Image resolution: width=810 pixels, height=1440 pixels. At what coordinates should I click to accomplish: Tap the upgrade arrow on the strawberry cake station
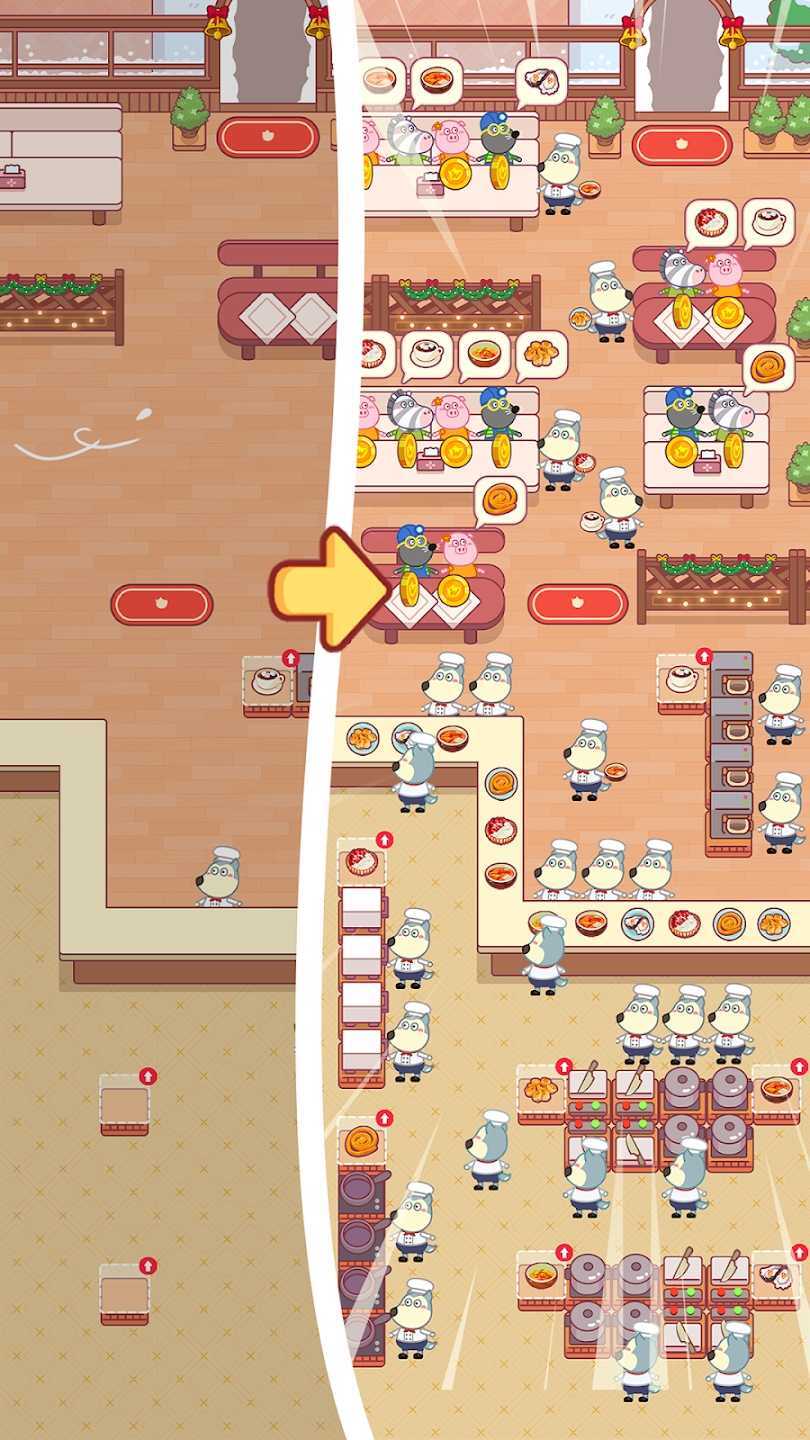[384, 840]
